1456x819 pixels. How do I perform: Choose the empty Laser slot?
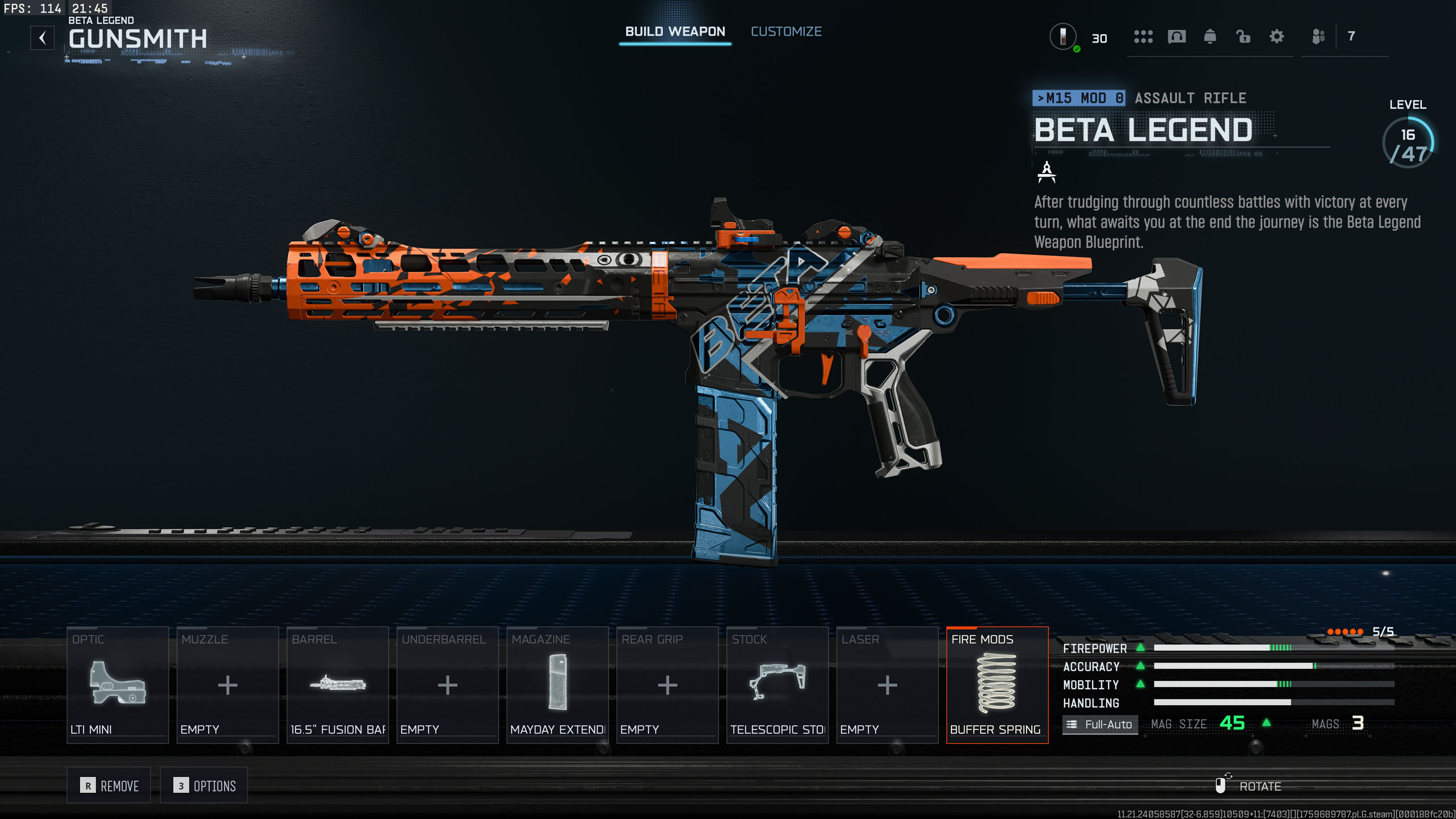pyautogui.click(x=887, y=685)
